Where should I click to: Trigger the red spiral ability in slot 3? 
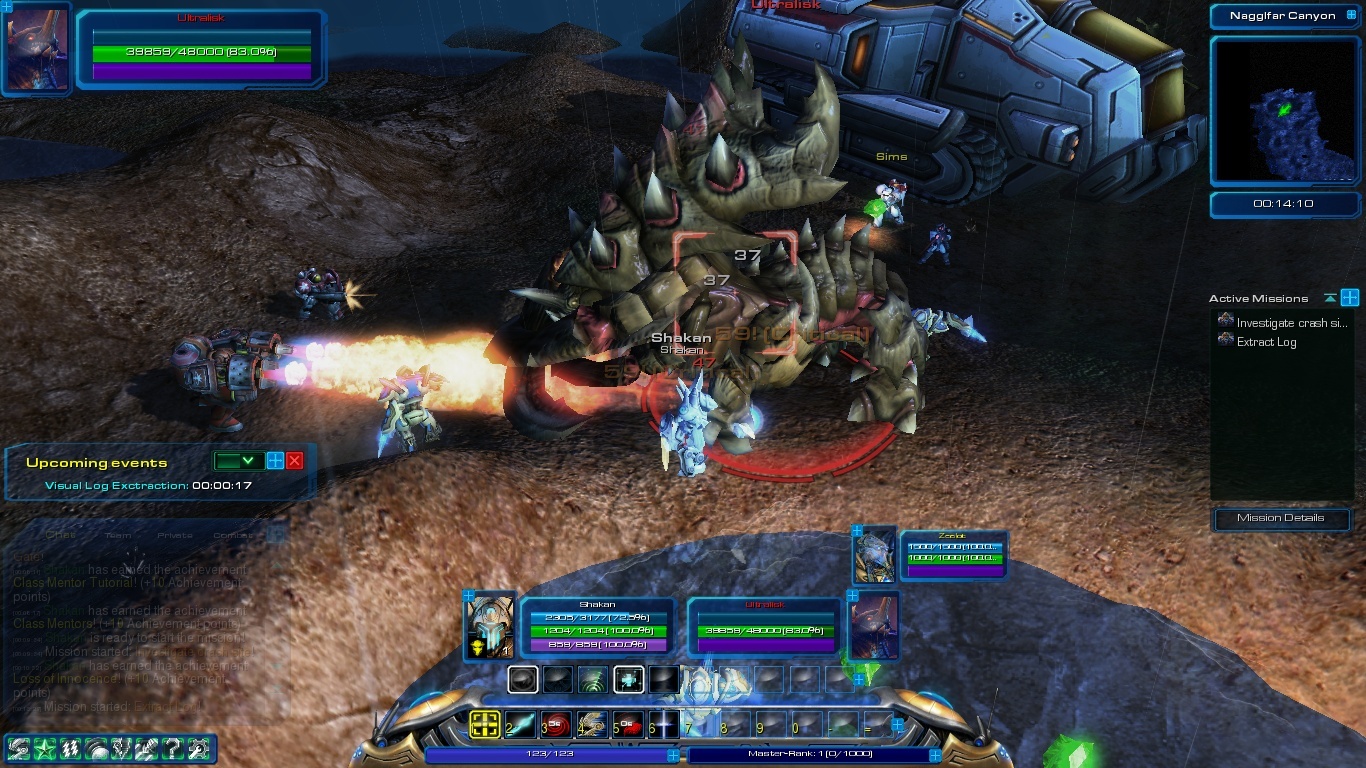tap(557, 725)
